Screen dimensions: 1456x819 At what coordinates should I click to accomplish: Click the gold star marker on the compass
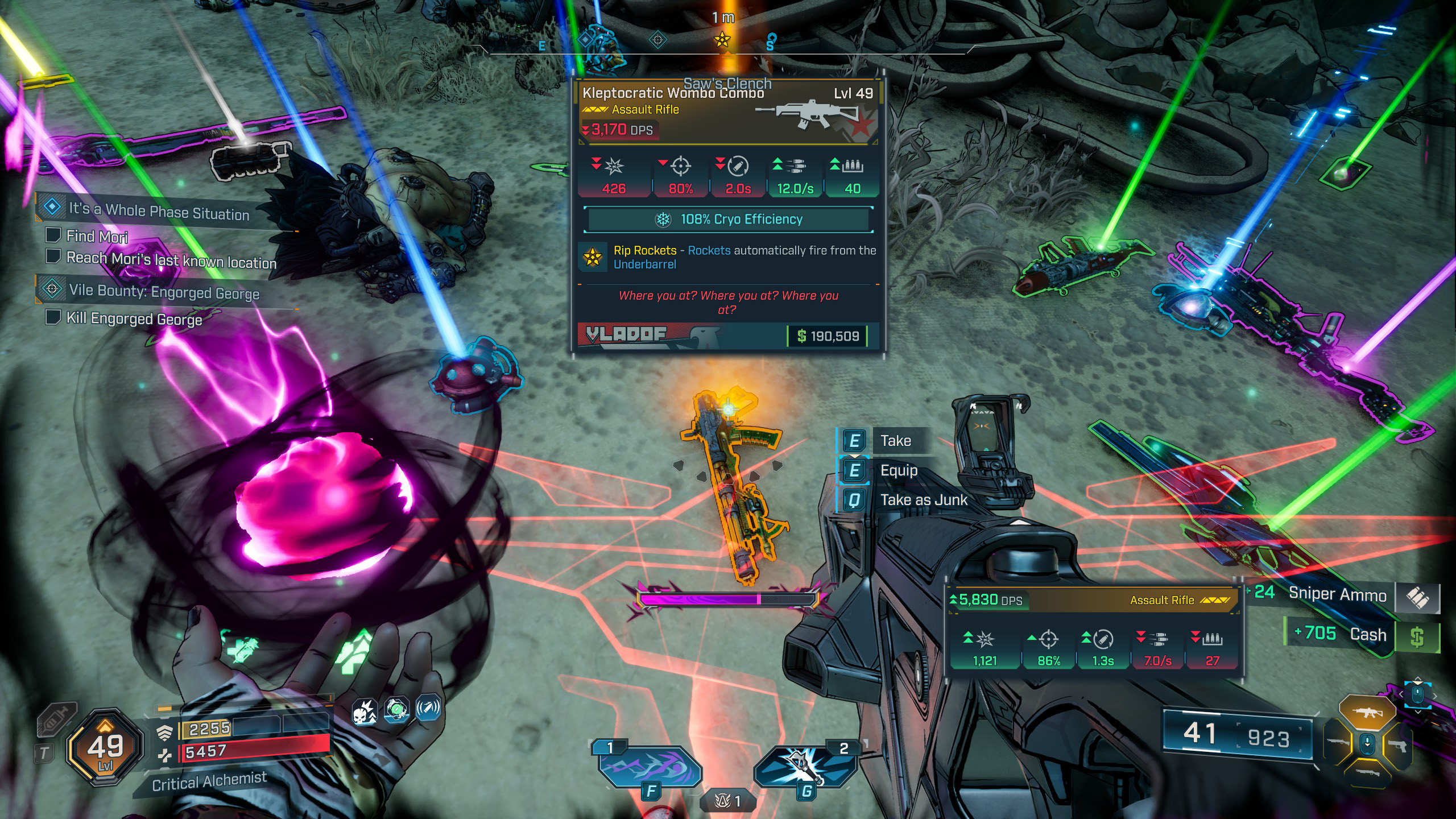click(x=722, y=39)
